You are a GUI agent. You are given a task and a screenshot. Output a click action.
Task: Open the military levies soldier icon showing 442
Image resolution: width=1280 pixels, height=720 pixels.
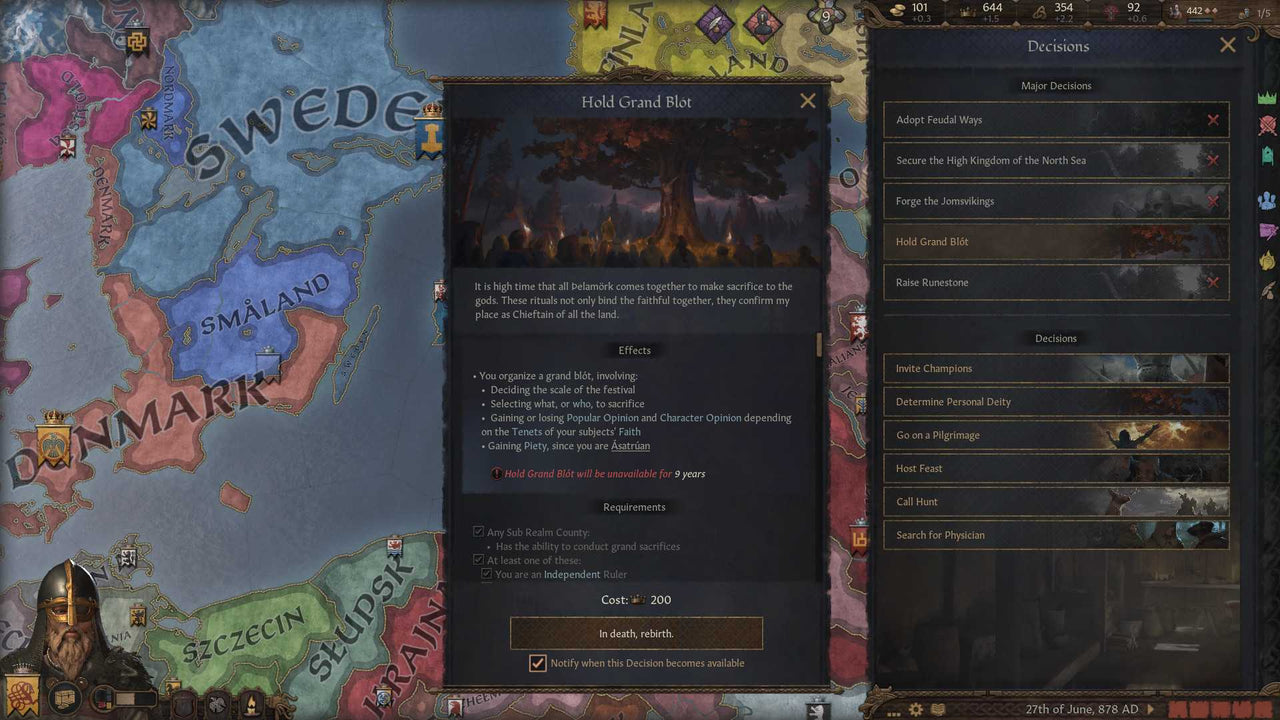tap(1174, 10)
